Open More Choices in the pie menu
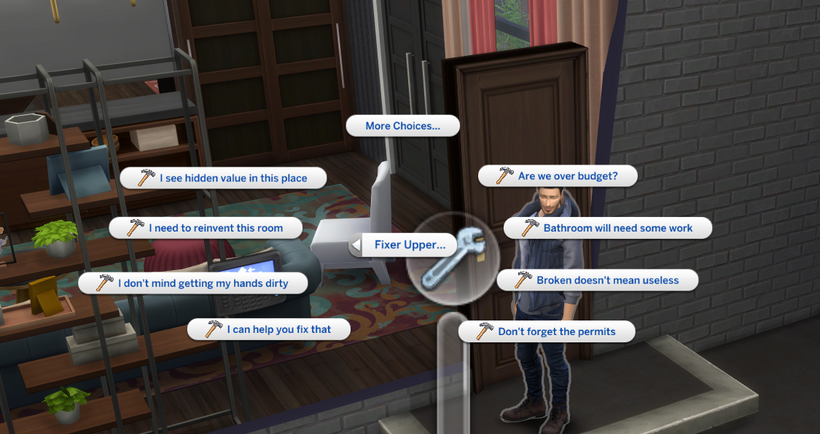This screenshot has height=434, width=820. tap(402, 126)
